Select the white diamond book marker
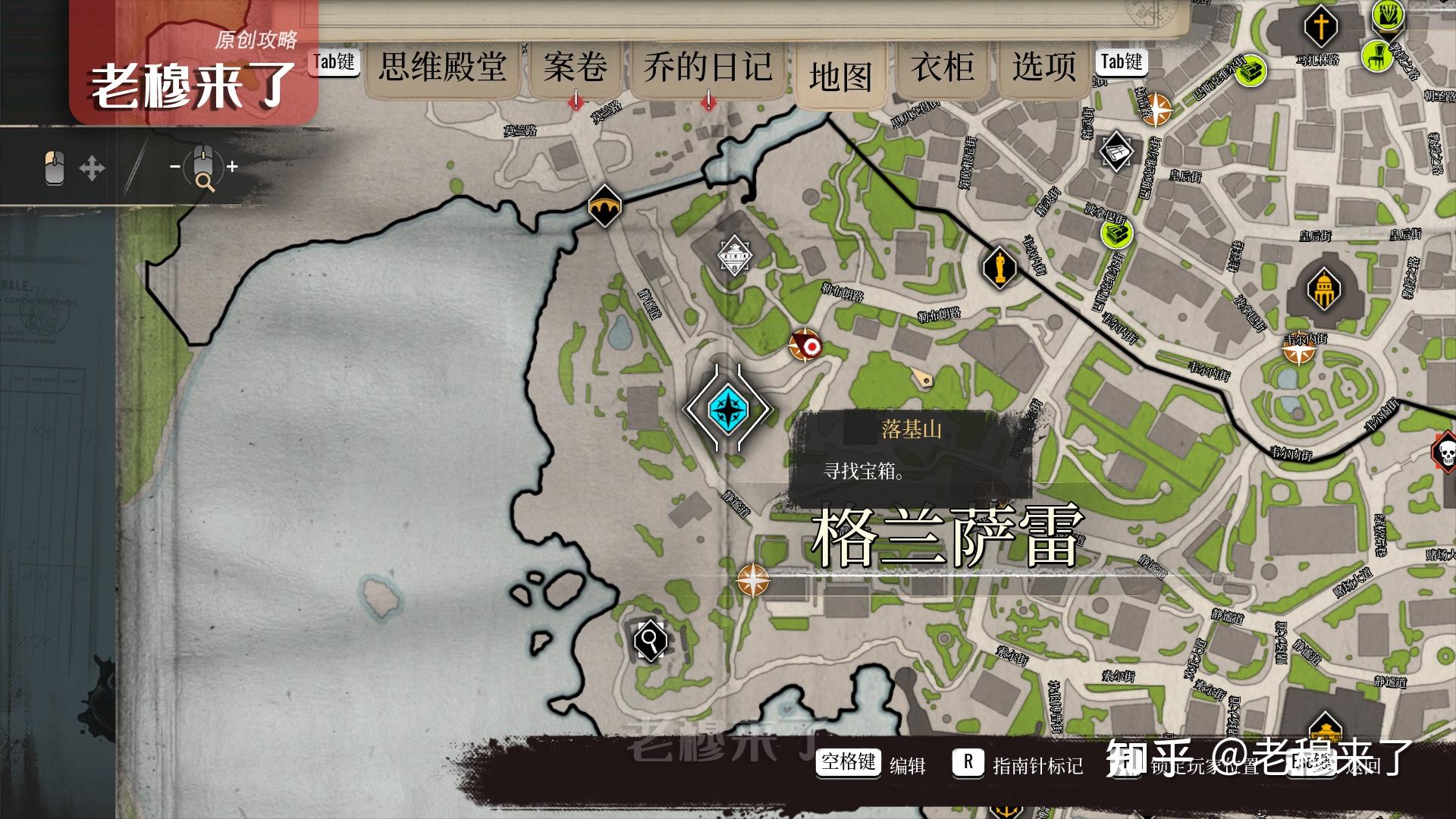The height and width of the screenshot is (819, 1456). coord(1116,152)
